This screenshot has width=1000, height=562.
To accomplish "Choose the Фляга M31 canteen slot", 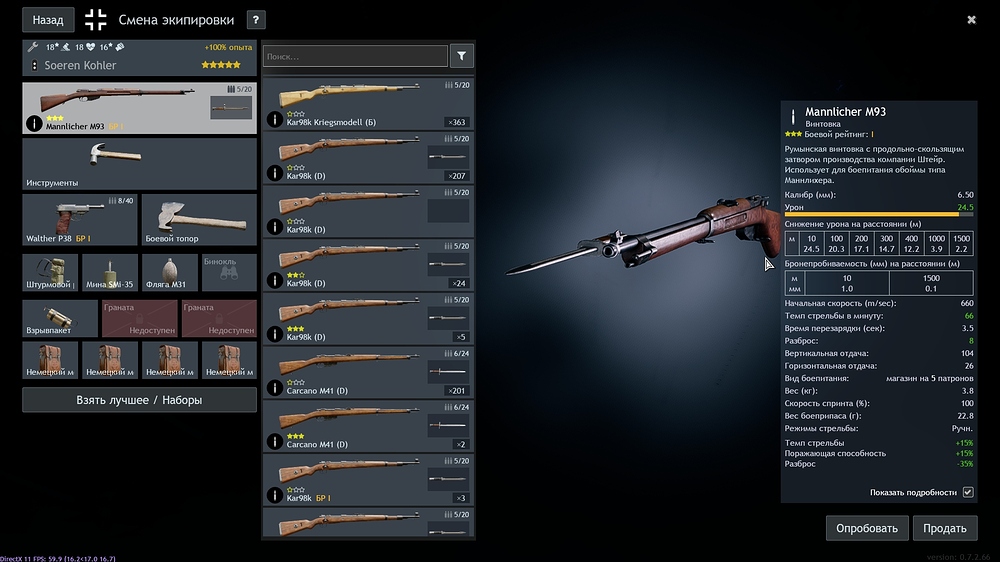I will point(170,272).
